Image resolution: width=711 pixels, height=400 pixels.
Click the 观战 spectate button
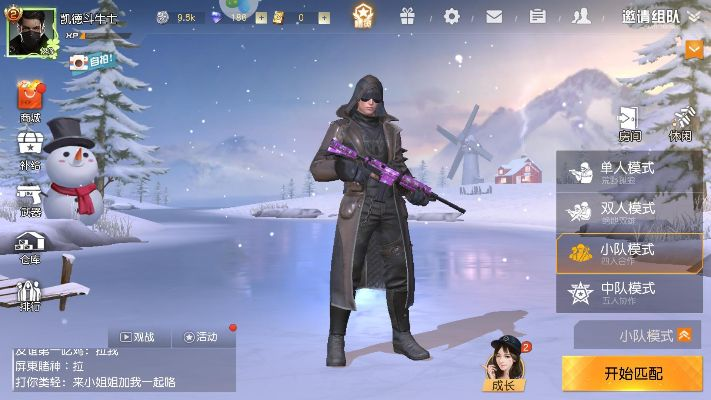pos(138,337)
